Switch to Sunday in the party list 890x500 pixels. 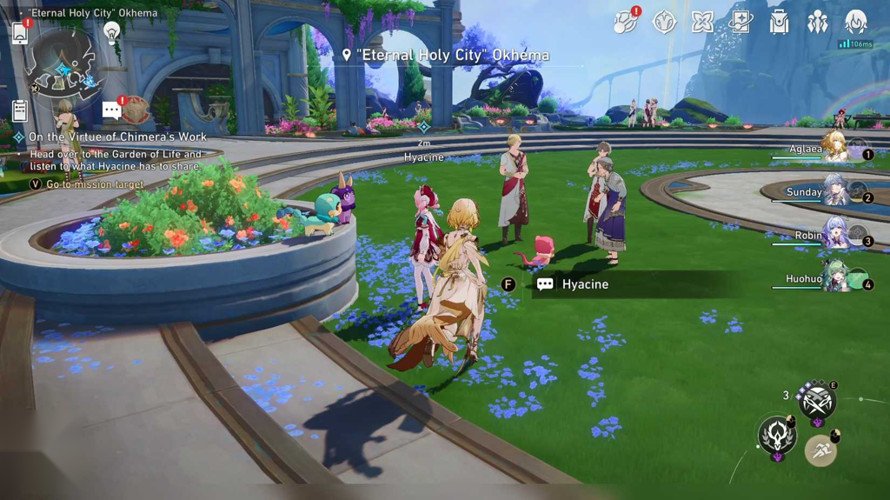coord(835,189)
